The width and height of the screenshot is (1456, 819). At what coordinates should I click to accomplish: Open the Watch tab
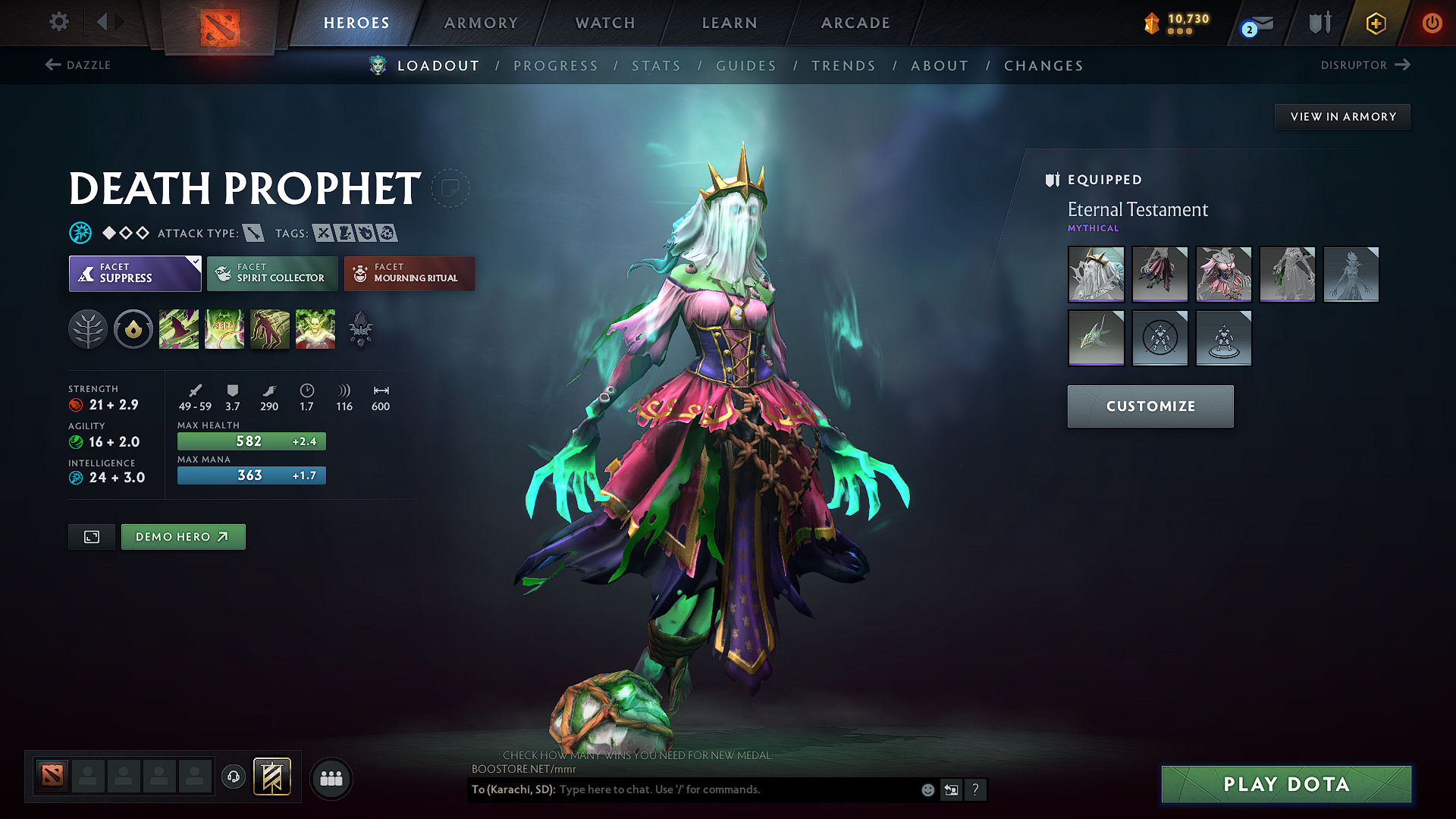[x=605, y=23]
